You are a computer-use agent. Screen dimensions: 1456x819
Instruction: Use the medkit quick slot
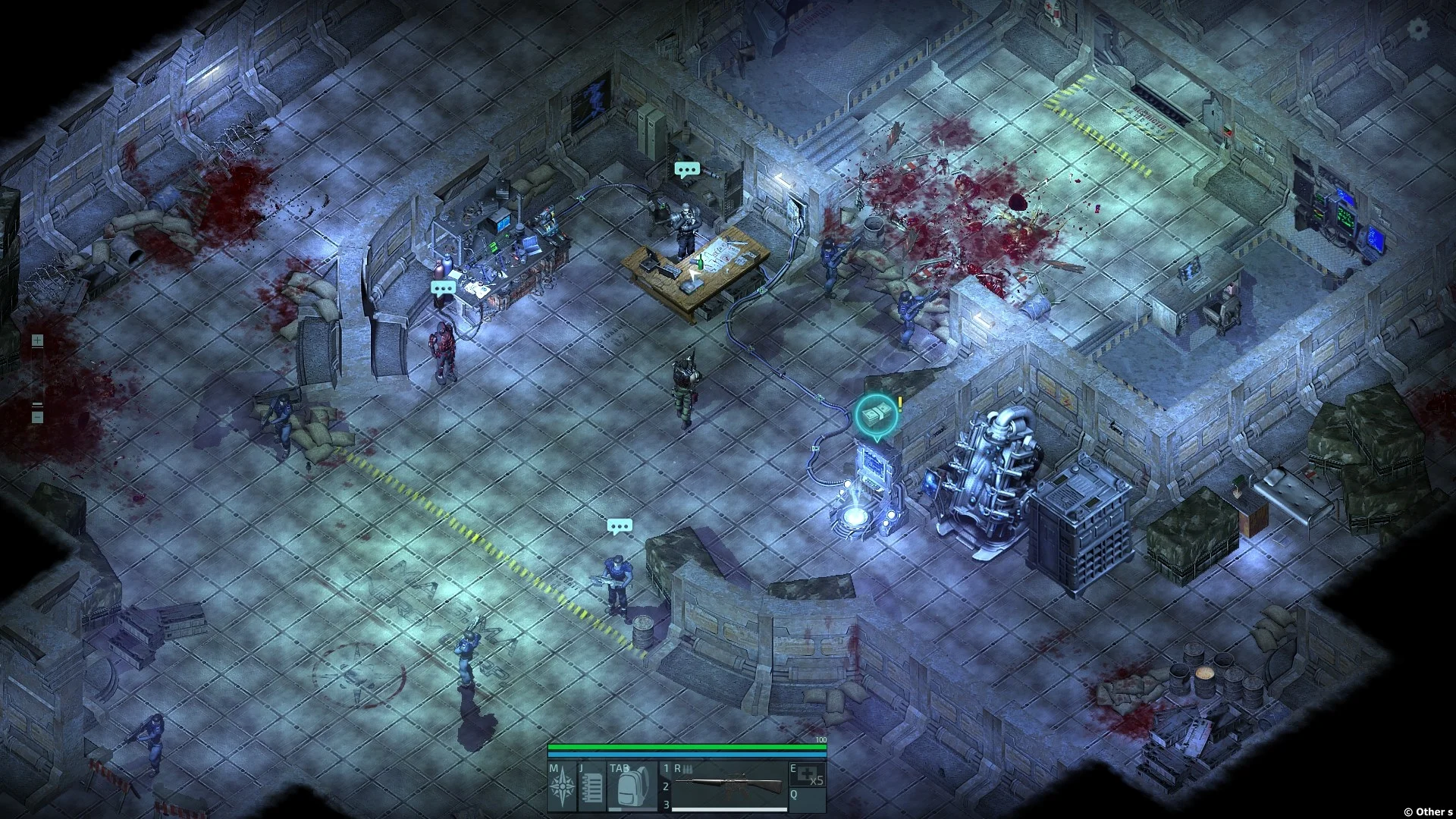[808, 775]
